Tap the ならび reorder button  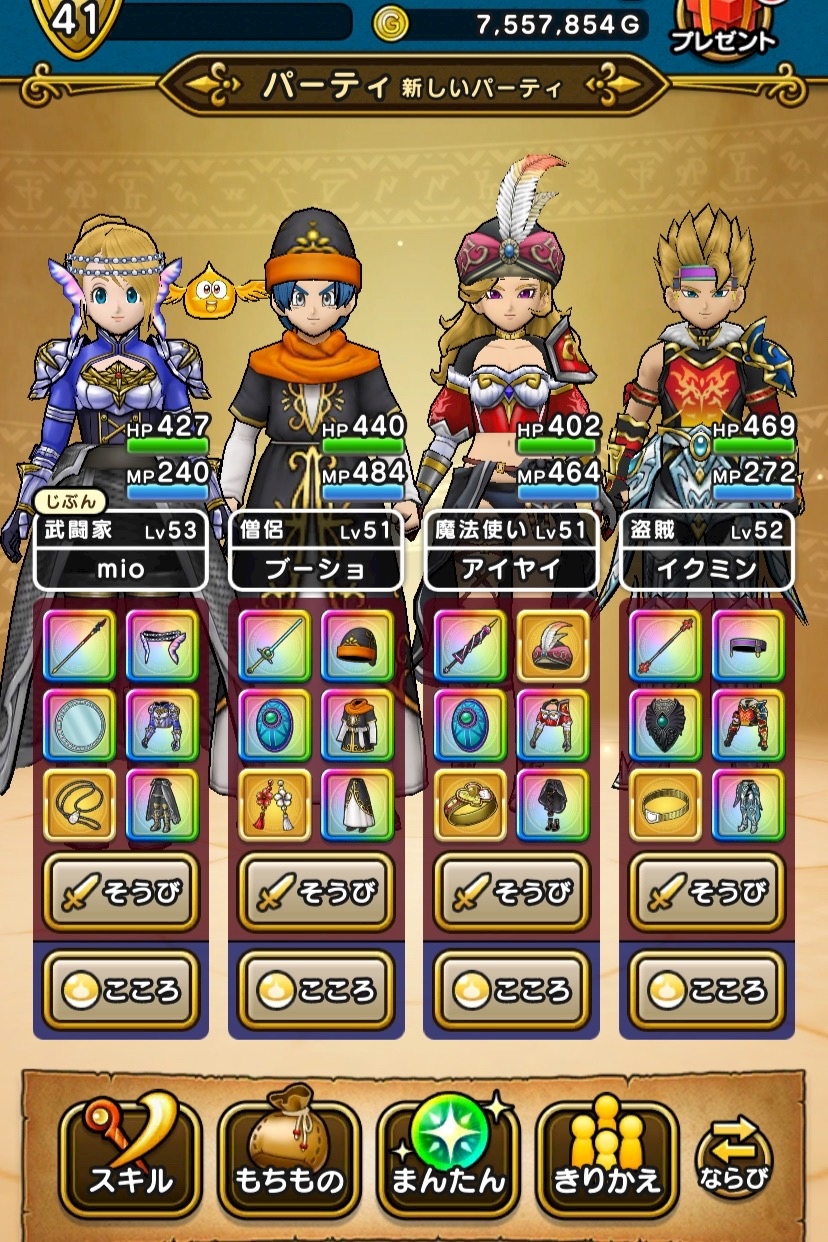pos(734,1160)
